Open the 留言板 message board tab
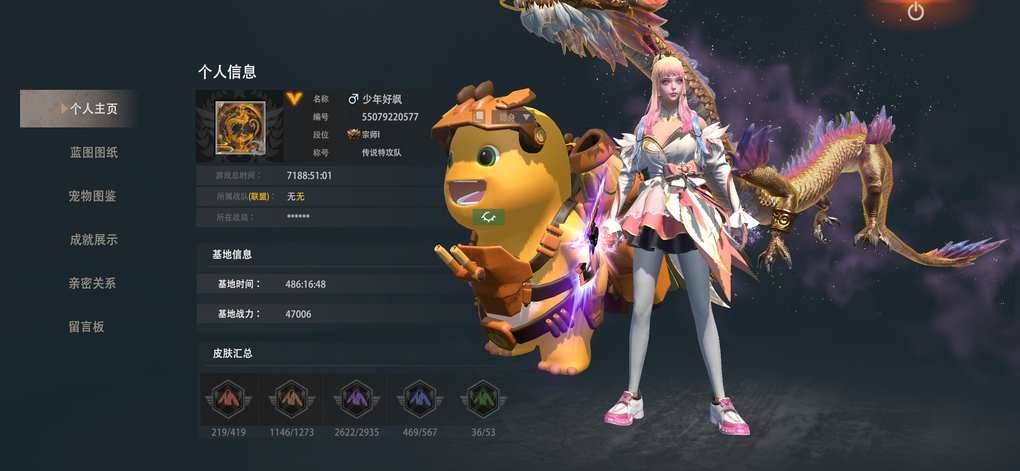Image resolution: width=1020 pixels, height=471 pixels. point(86,327)
